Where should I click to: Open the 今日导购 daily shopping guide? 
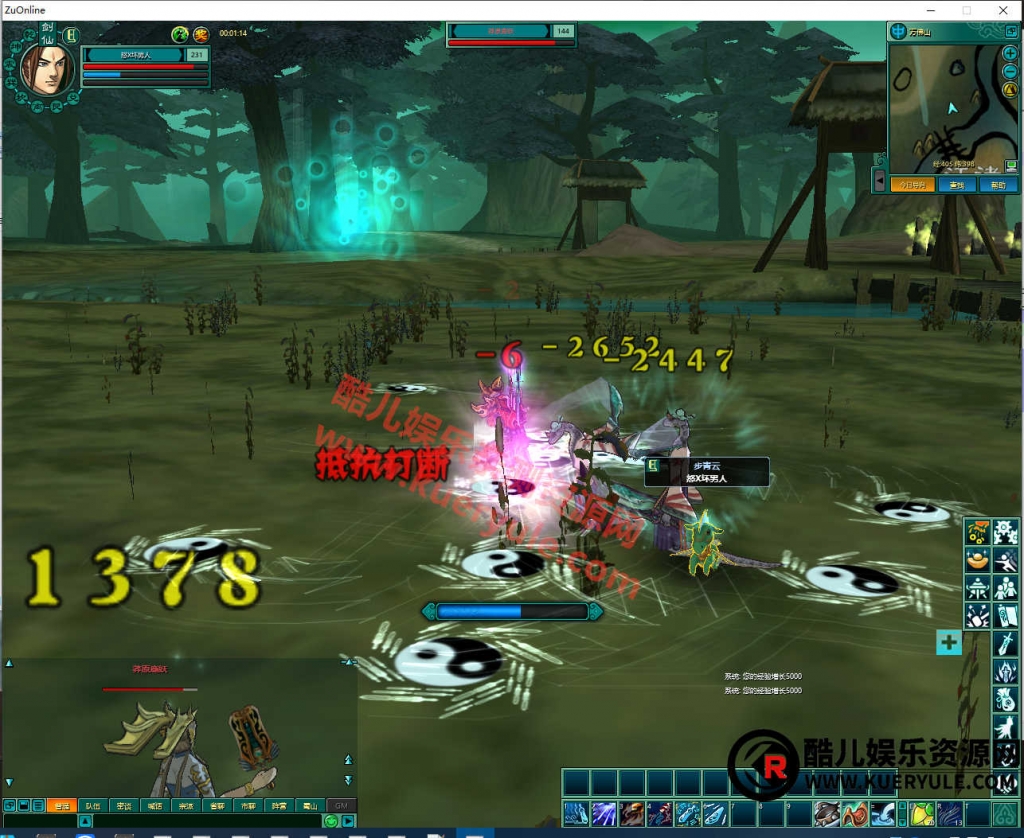pos(912,185)
